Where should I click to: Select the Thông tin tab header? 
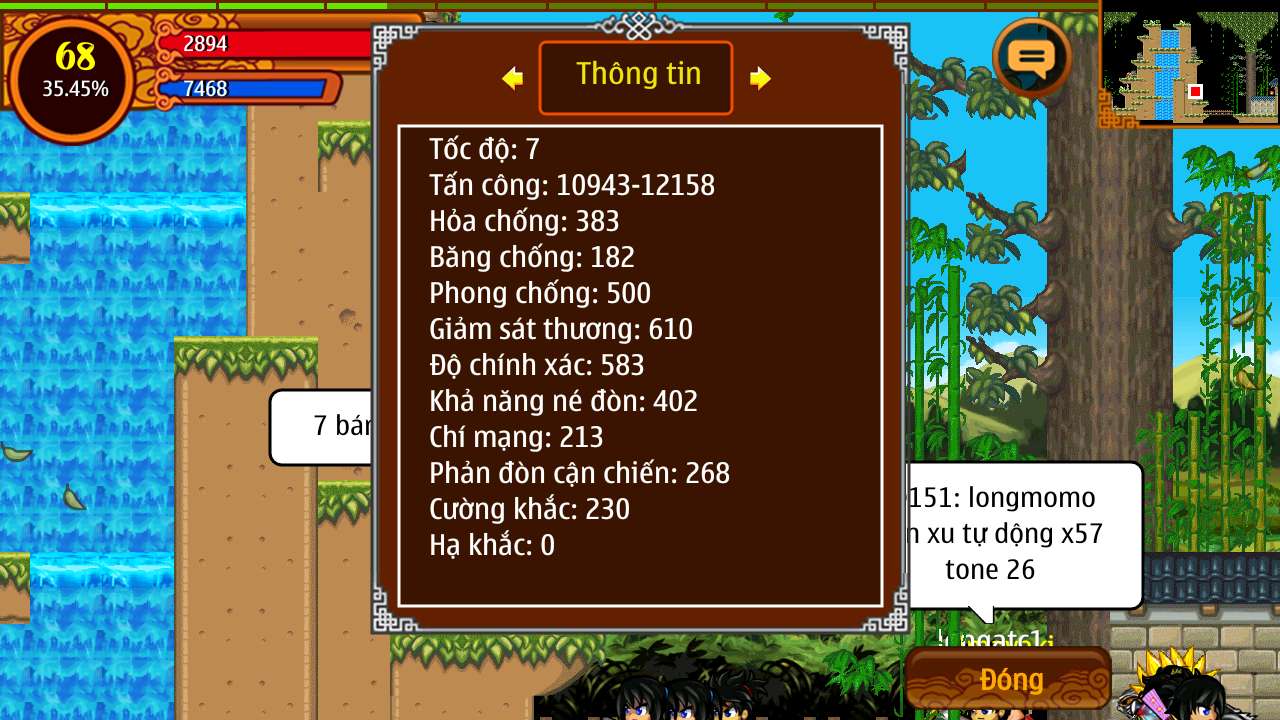click(x=636, y=77)
